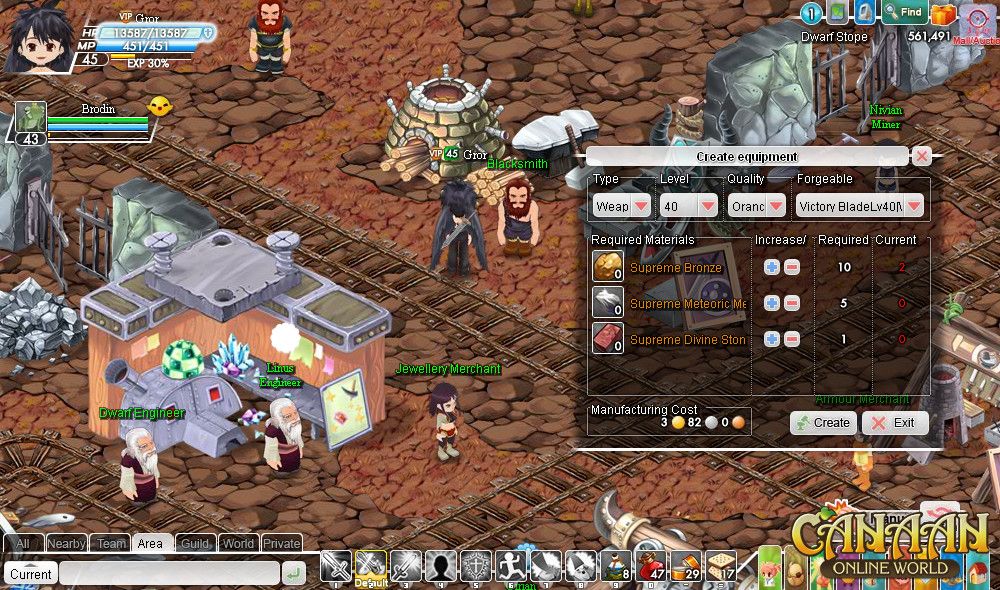Use the red potion hotbar slot

click(651, 566)
